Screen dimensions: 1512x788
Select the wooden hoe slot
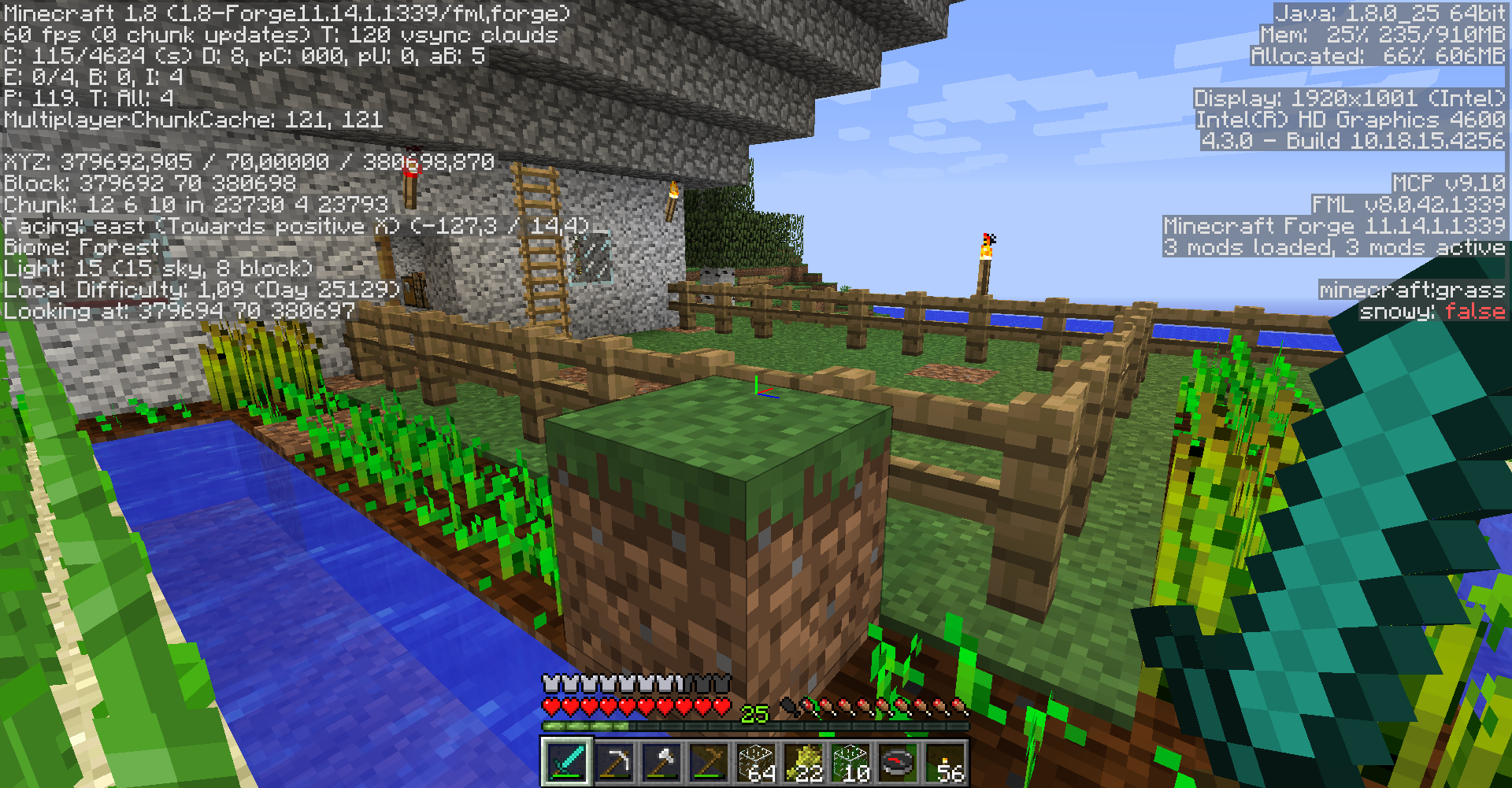(x=709, y=761)
